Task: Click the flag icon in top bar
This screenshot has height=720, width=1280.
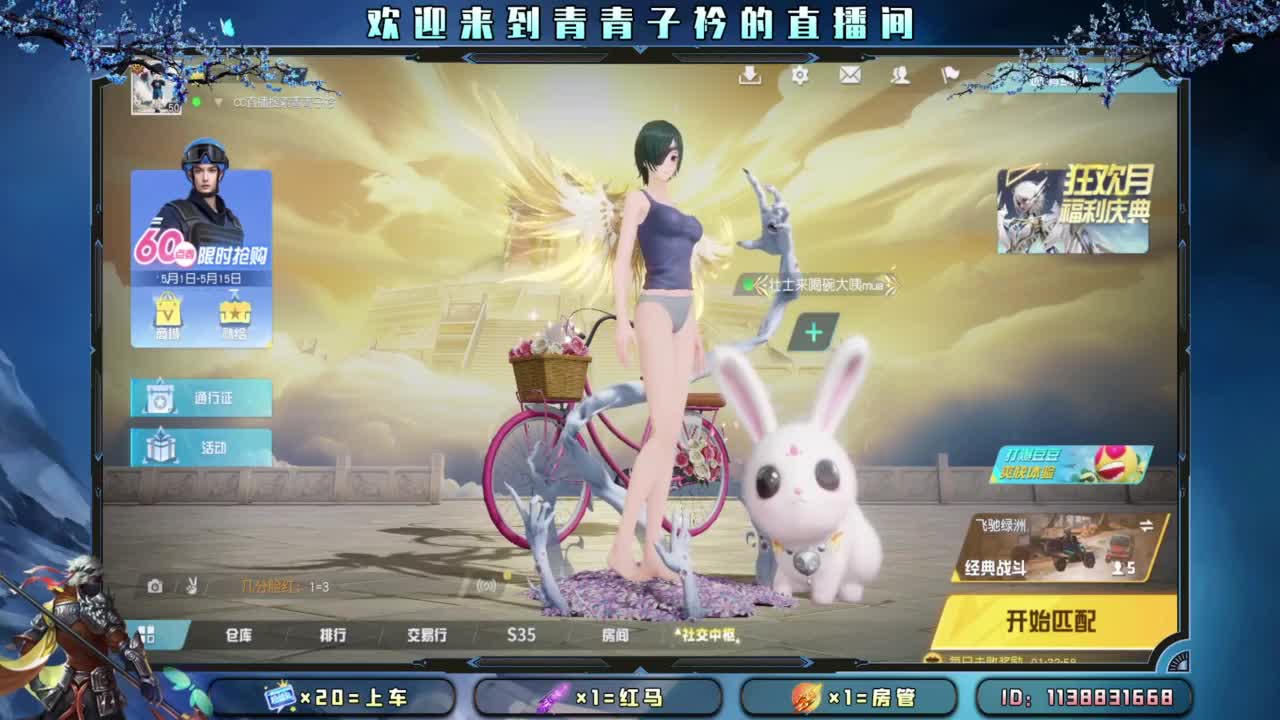Action: coord(951,74)
